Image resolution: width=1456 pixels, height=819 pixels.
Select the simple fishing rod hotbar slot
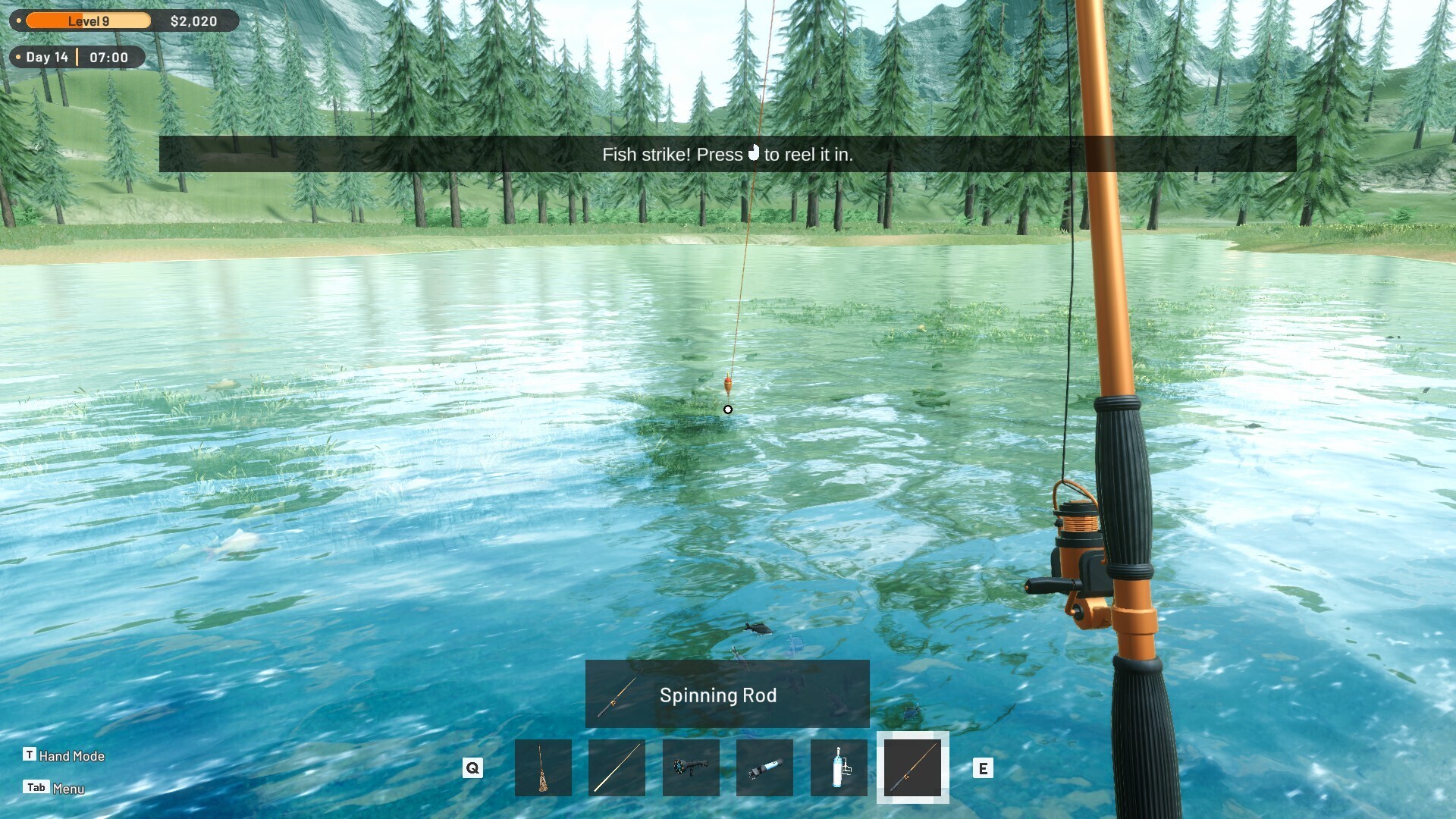(x=617, y=767)
